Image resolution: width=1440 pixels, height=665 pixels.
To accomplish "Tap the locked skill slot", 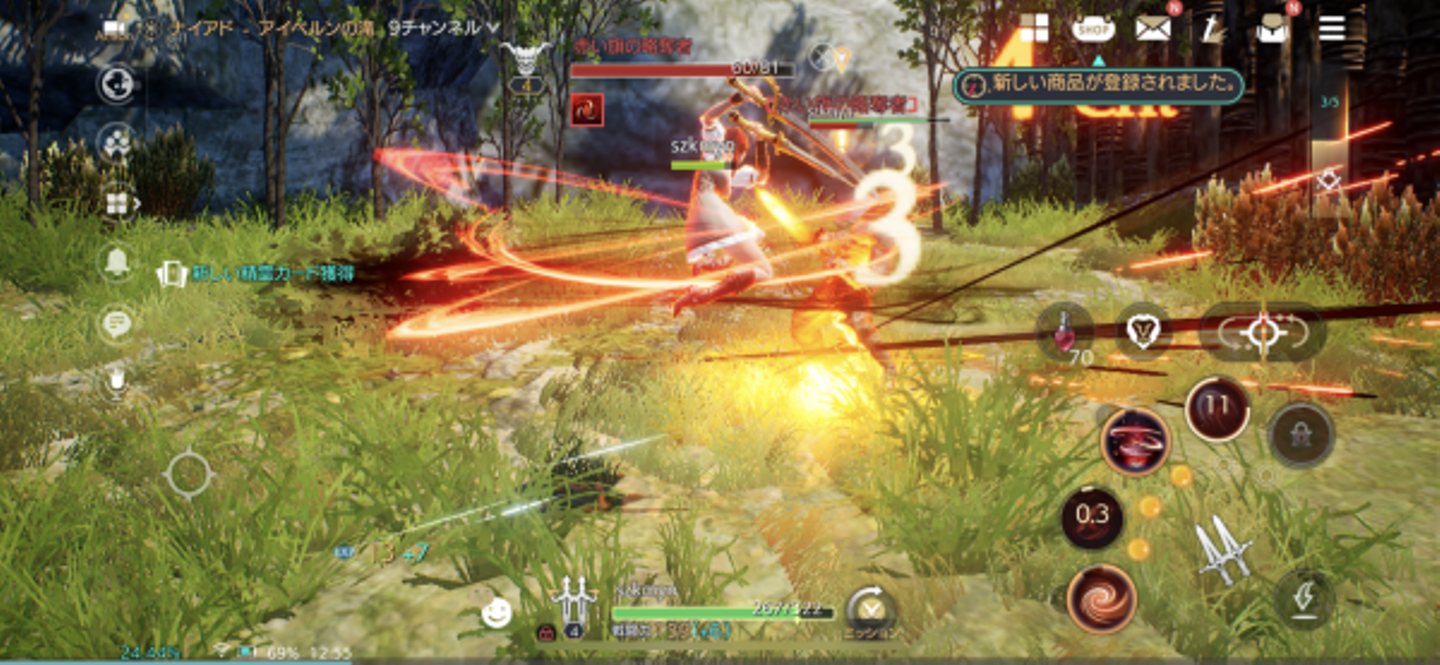I will tap(1301, 435).
